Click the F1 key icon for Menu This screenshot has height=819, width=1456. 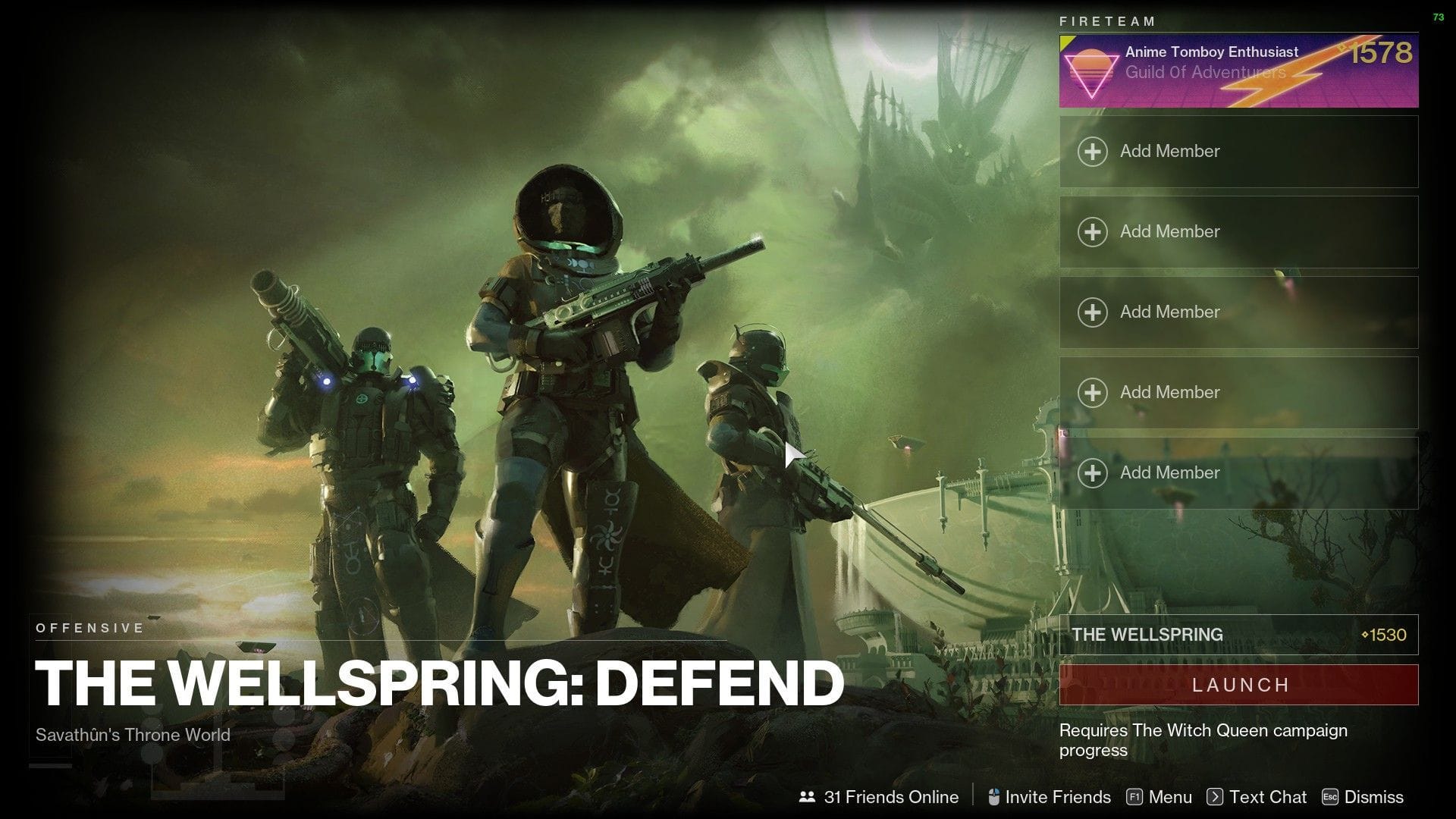point(1135,797)
